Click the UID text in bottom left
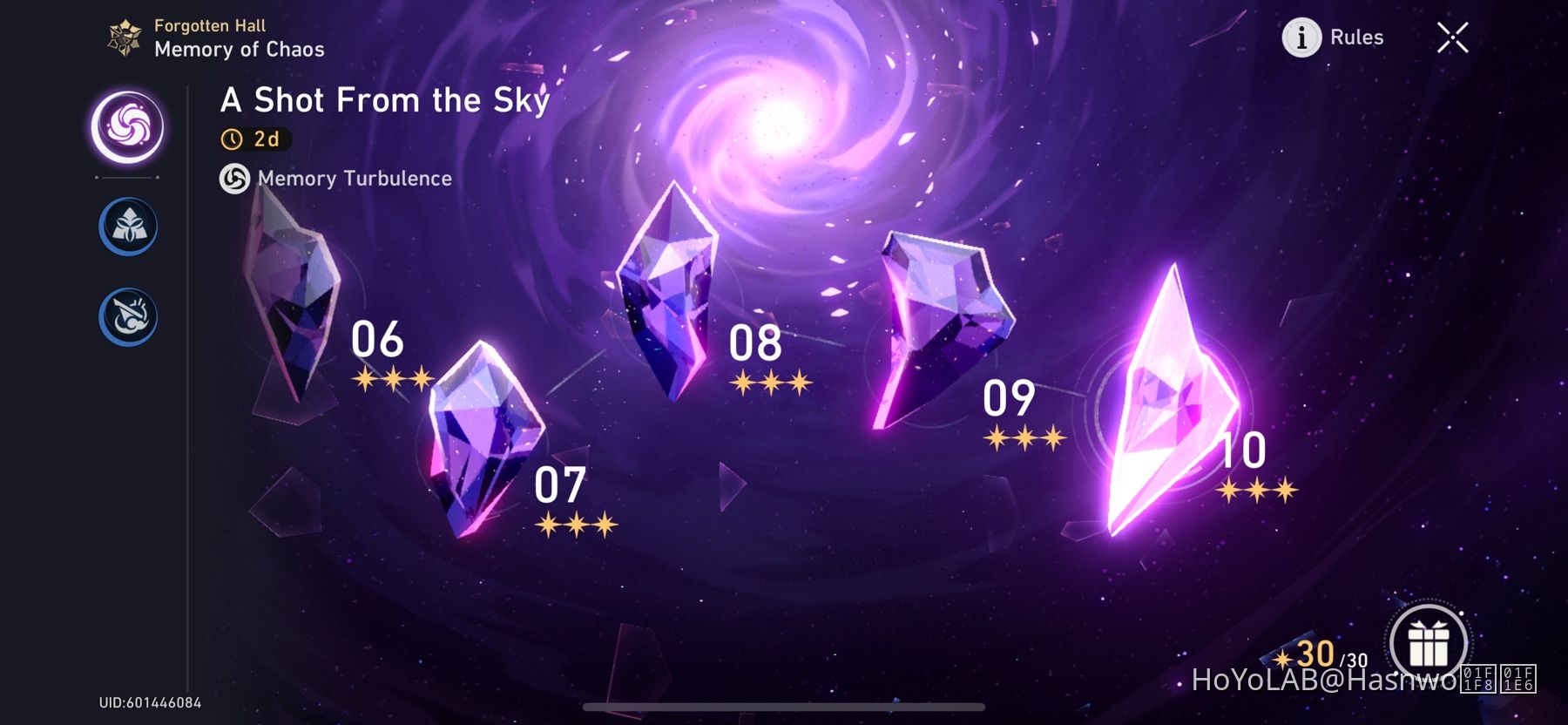1568x725 pixels. [149, 702]
